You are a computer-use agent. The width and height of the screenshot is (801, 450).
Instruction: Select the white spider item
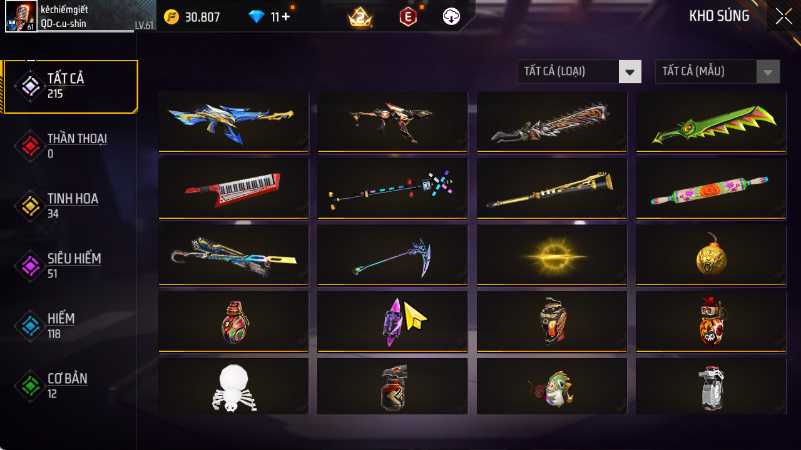233,387
